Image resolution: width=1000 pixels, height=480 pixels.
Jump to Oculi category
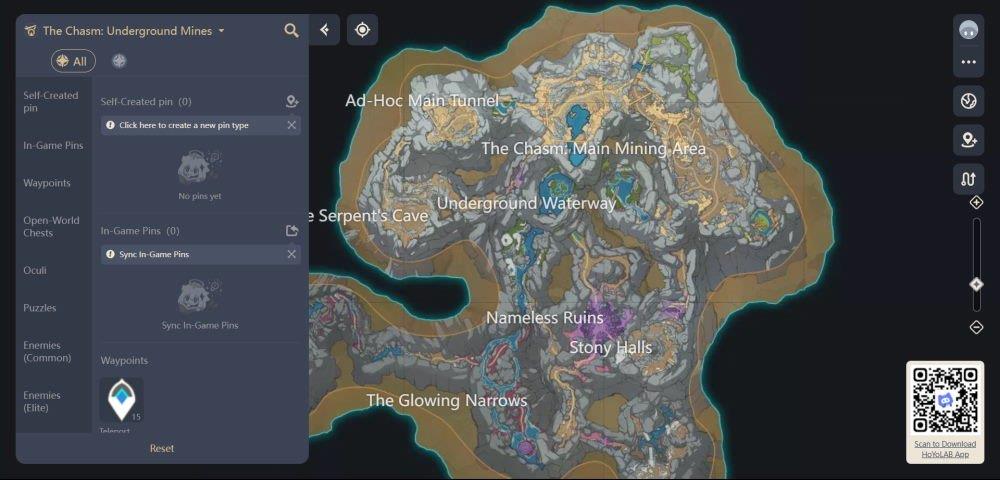35,270
